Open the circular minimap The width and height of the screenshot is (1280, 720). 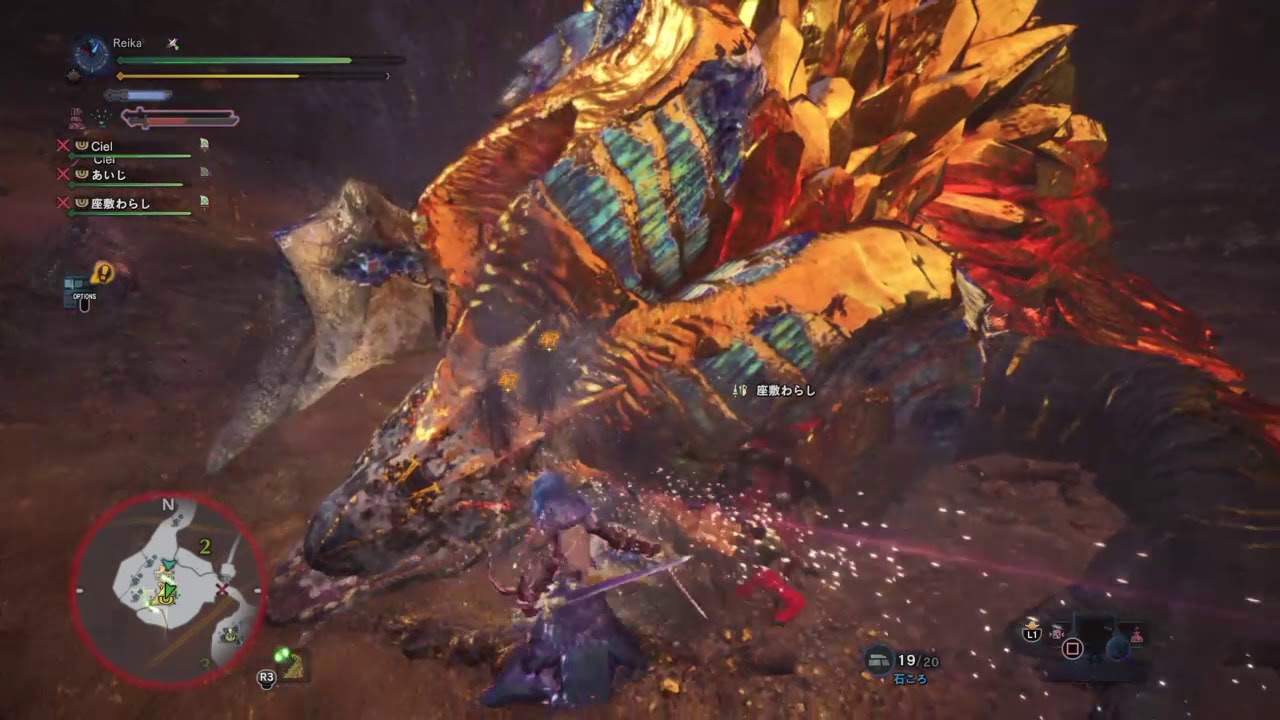(168, 590)
